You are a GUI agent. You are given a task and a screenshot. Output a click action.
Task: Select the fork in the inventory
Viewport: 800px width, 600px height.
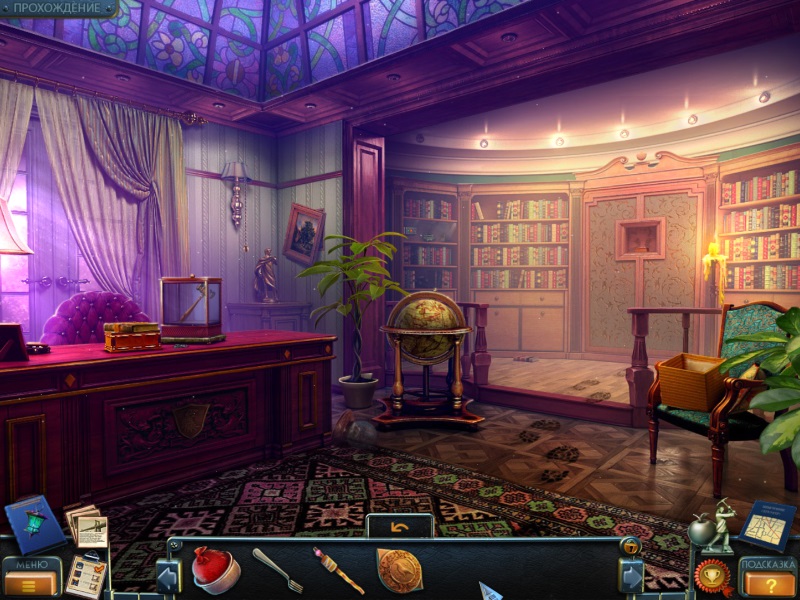277,569
